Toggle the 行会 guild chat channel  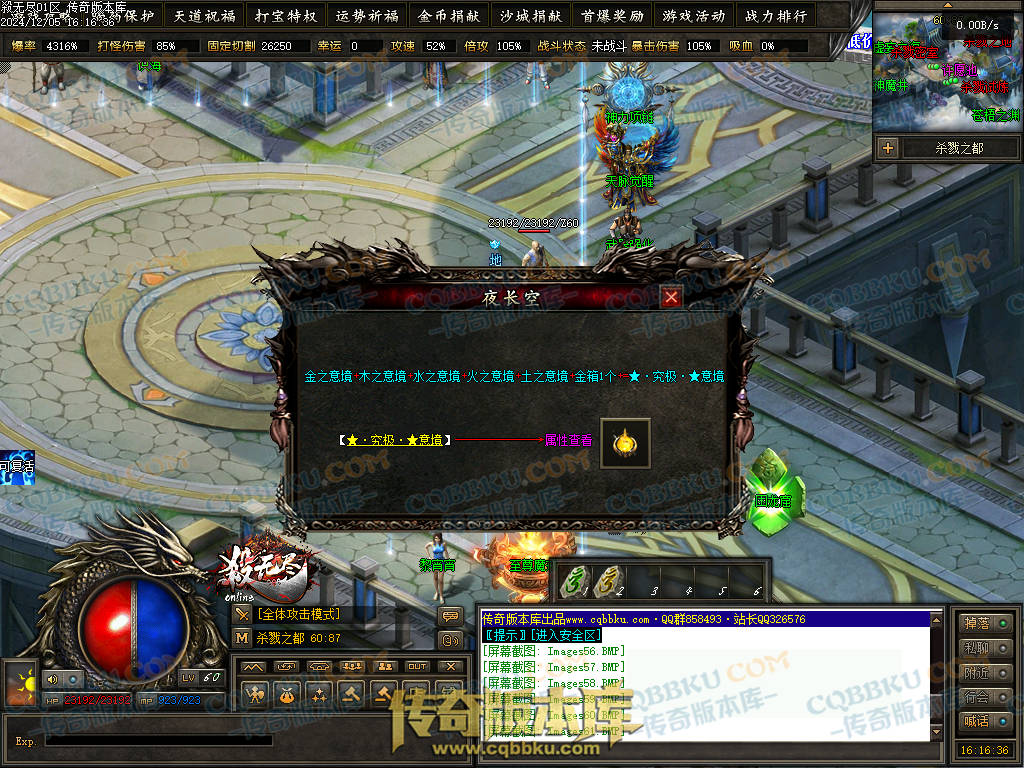click(983, 697)
